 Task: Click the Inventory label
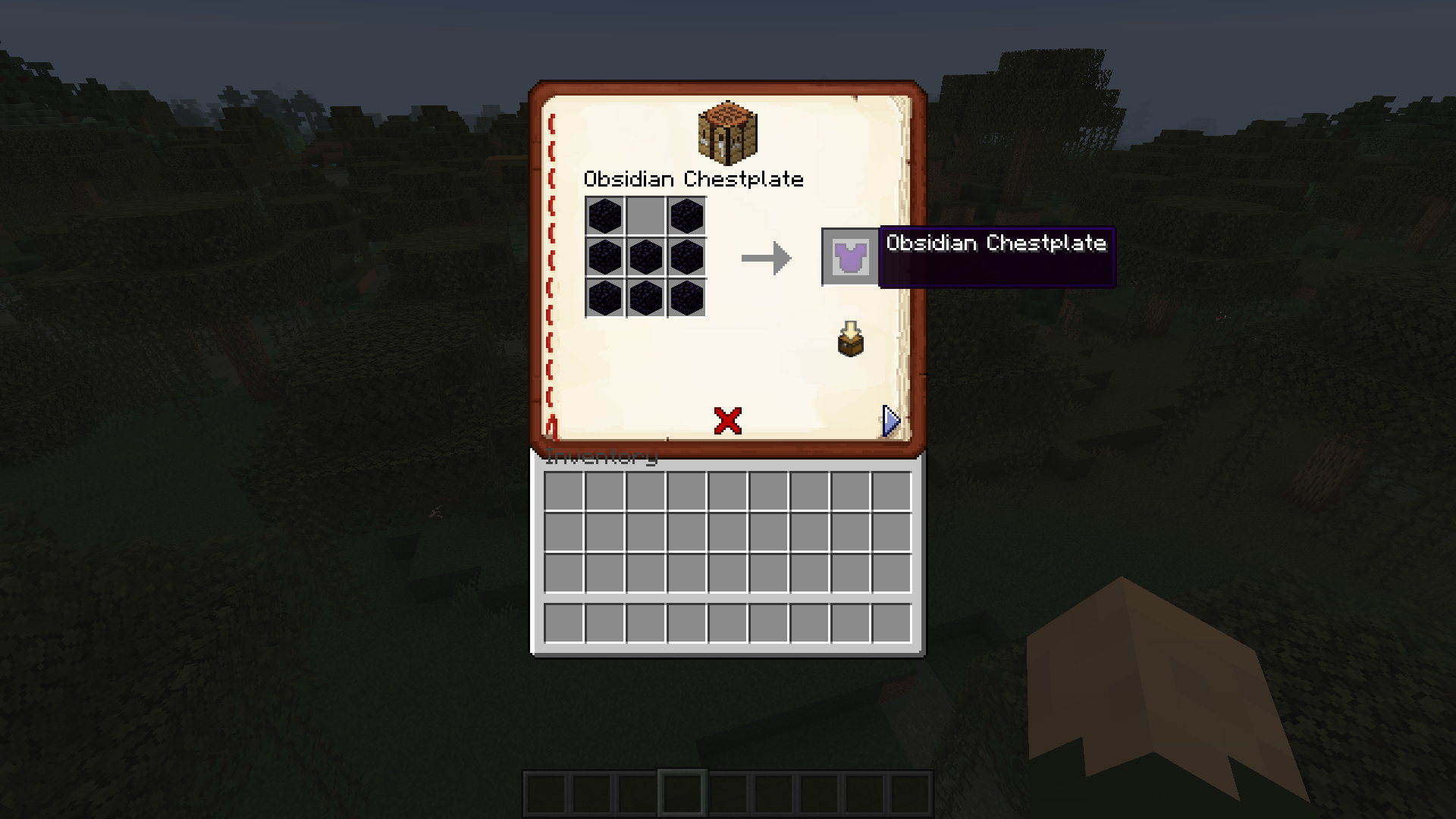pyautogui.click(x=603, y=457)
